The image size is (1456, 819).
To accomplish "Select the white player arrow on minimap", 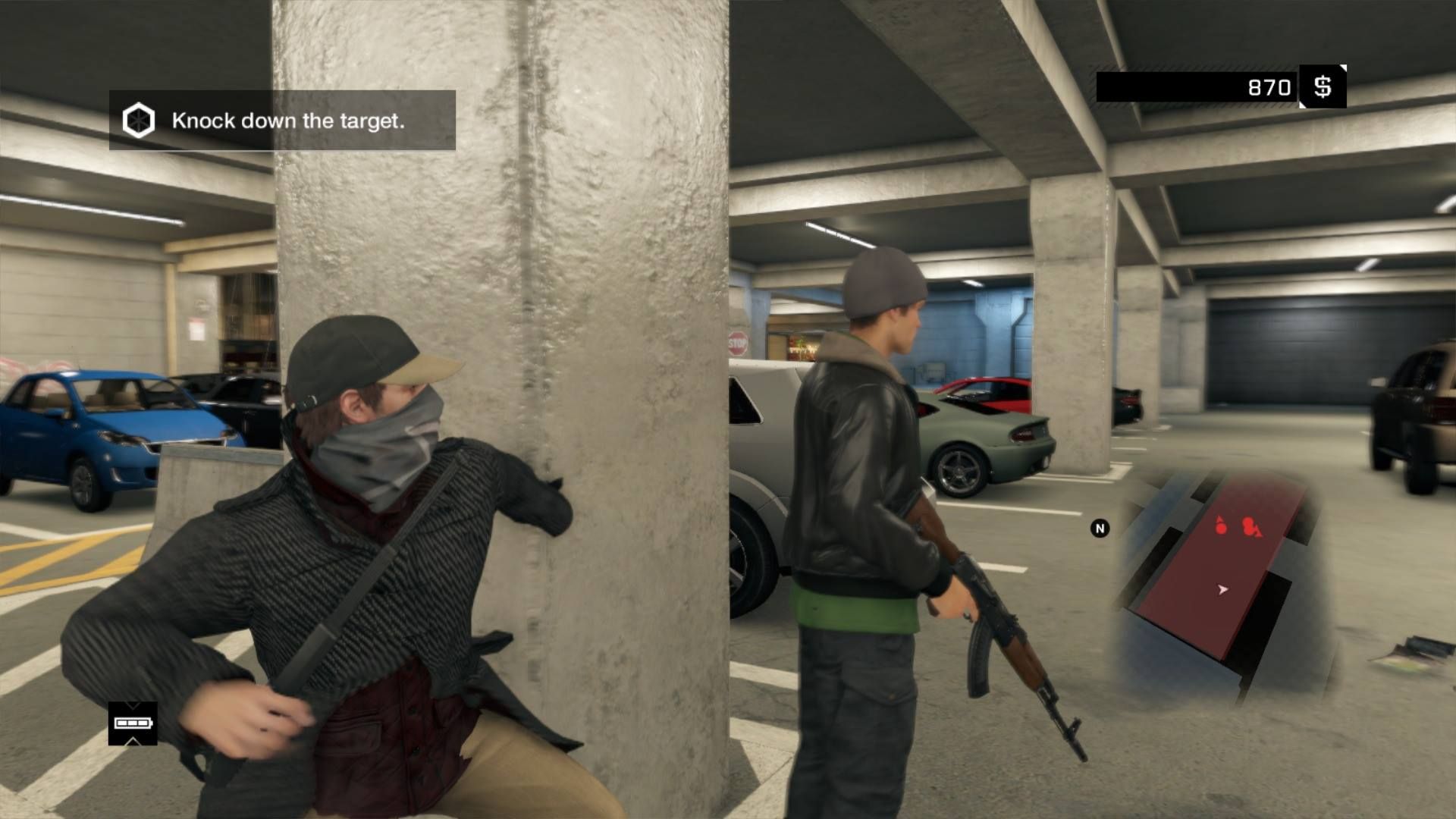I will click(1222, 589).
